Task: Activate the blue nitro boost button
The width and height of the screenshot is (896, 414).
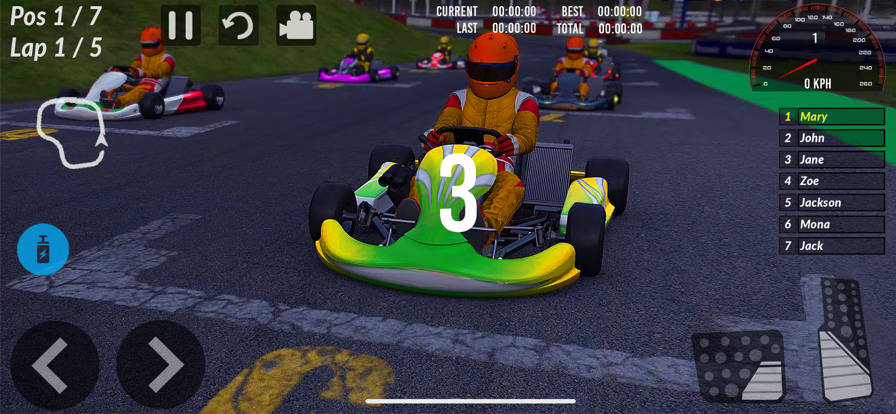Action: point(43,249)
